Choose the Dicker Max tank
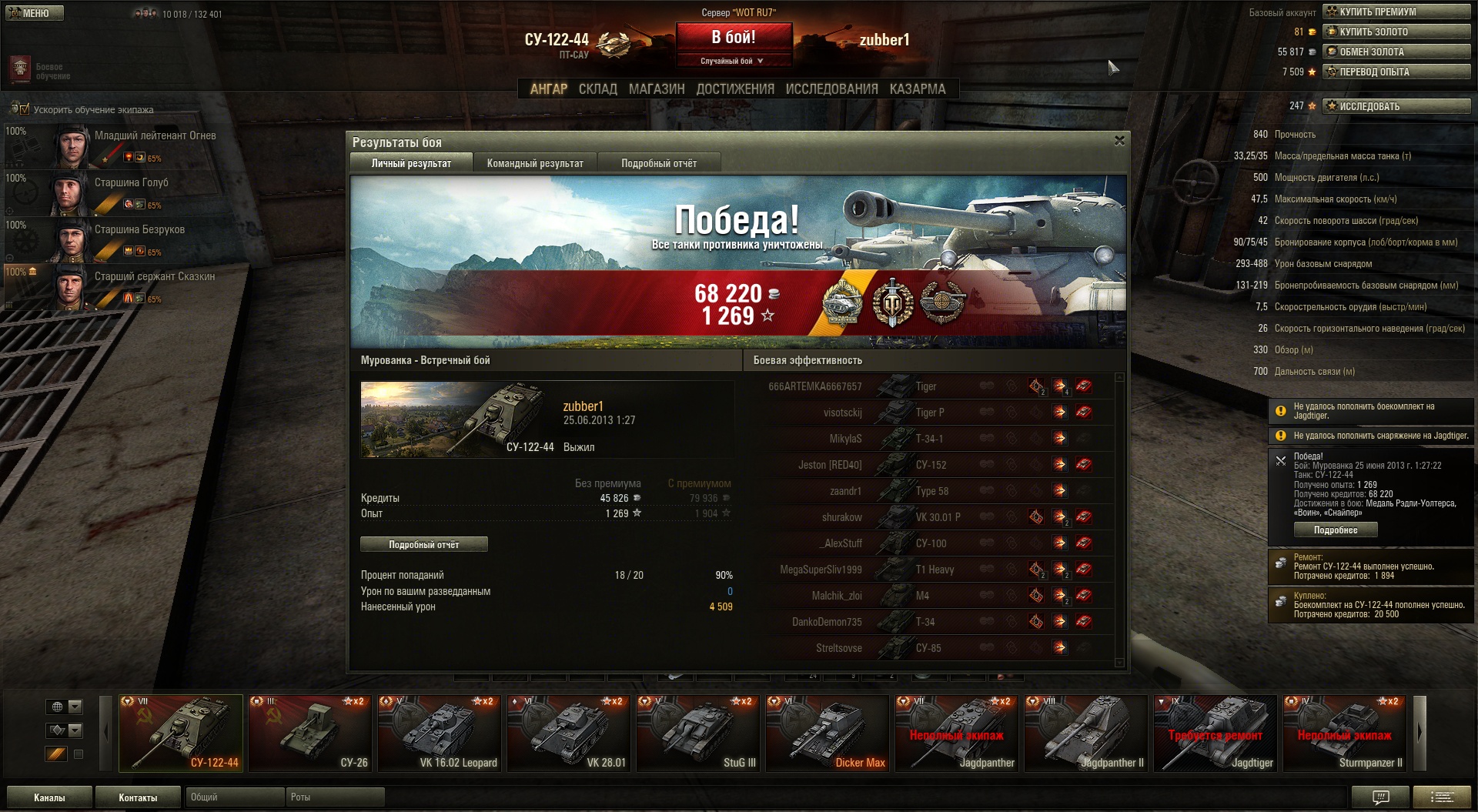The height and width of the screenshot is (812, 1478). tap(828, 733)
